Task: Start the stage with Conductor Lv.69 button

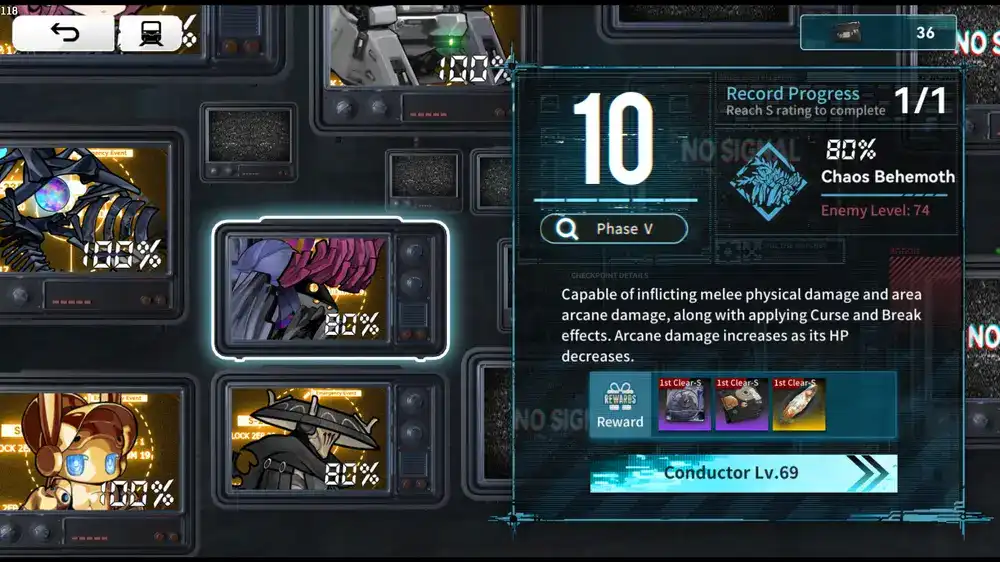Action: pos(743,473)
